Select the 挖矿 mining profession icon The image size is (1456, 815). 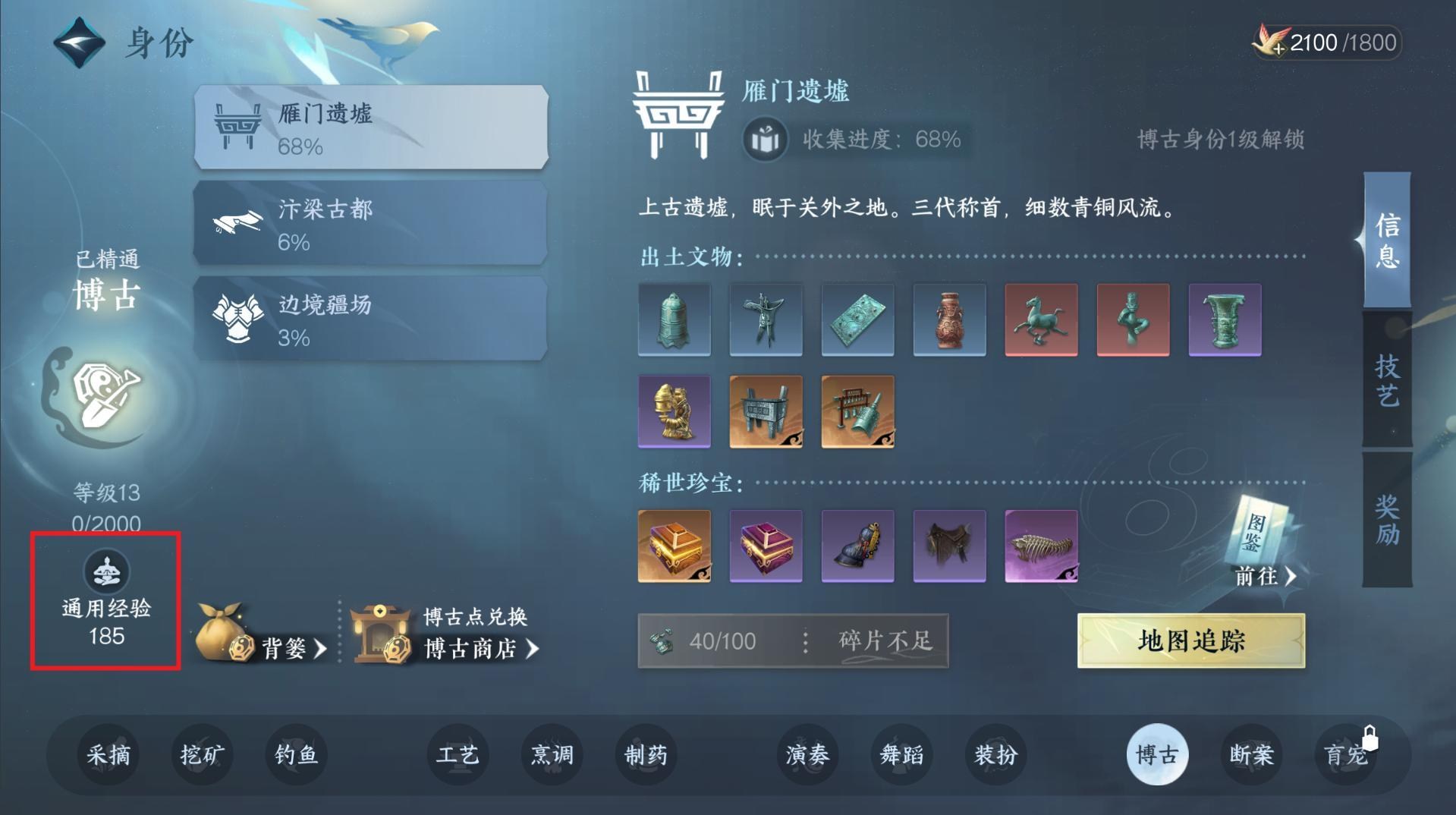coord(201,755)
